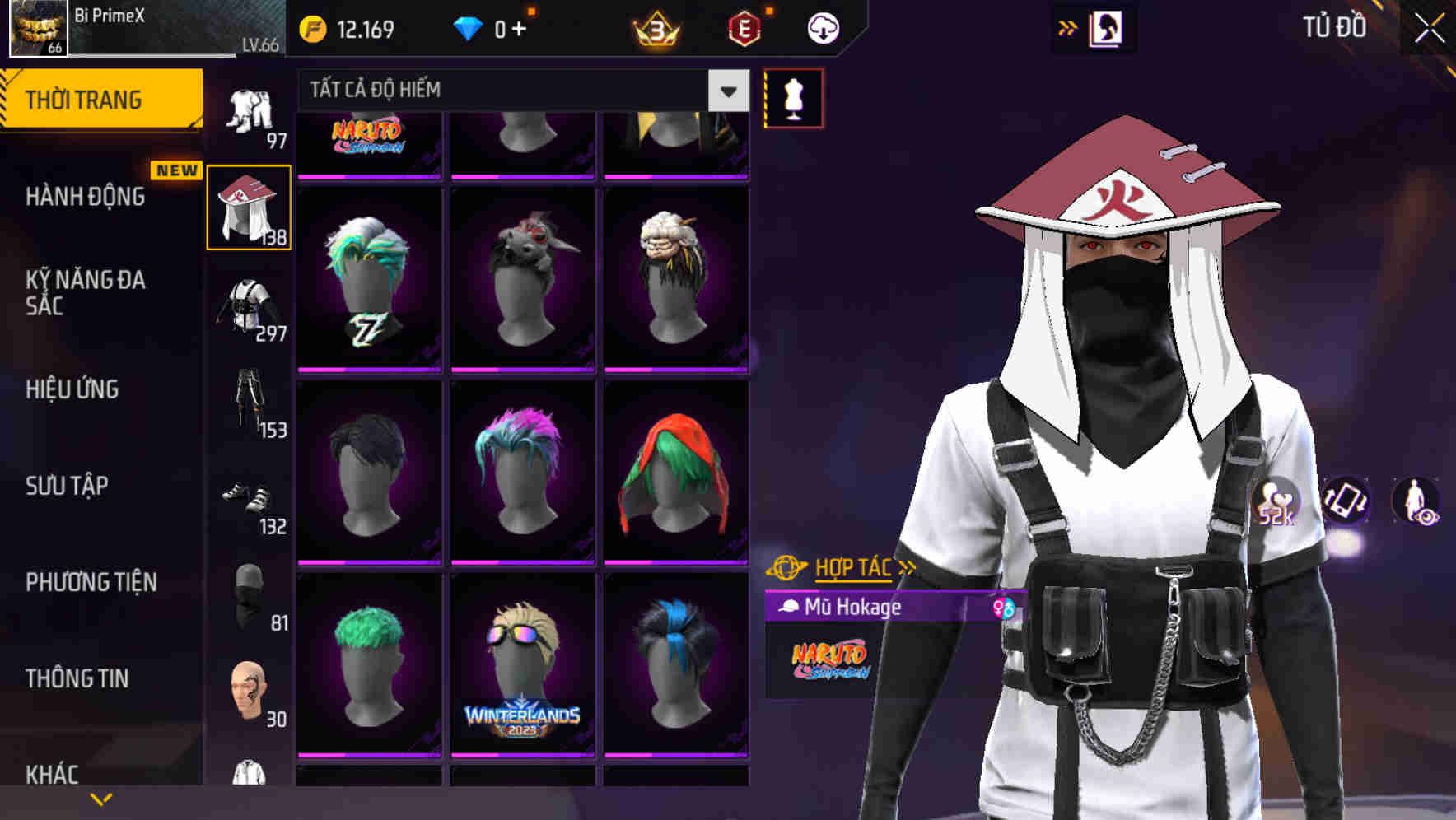Collapse the panel with the double-arrow near the photo icon
Image resolution: width=1456 pixels, height=820 pixels.
tap(1068, 26)
